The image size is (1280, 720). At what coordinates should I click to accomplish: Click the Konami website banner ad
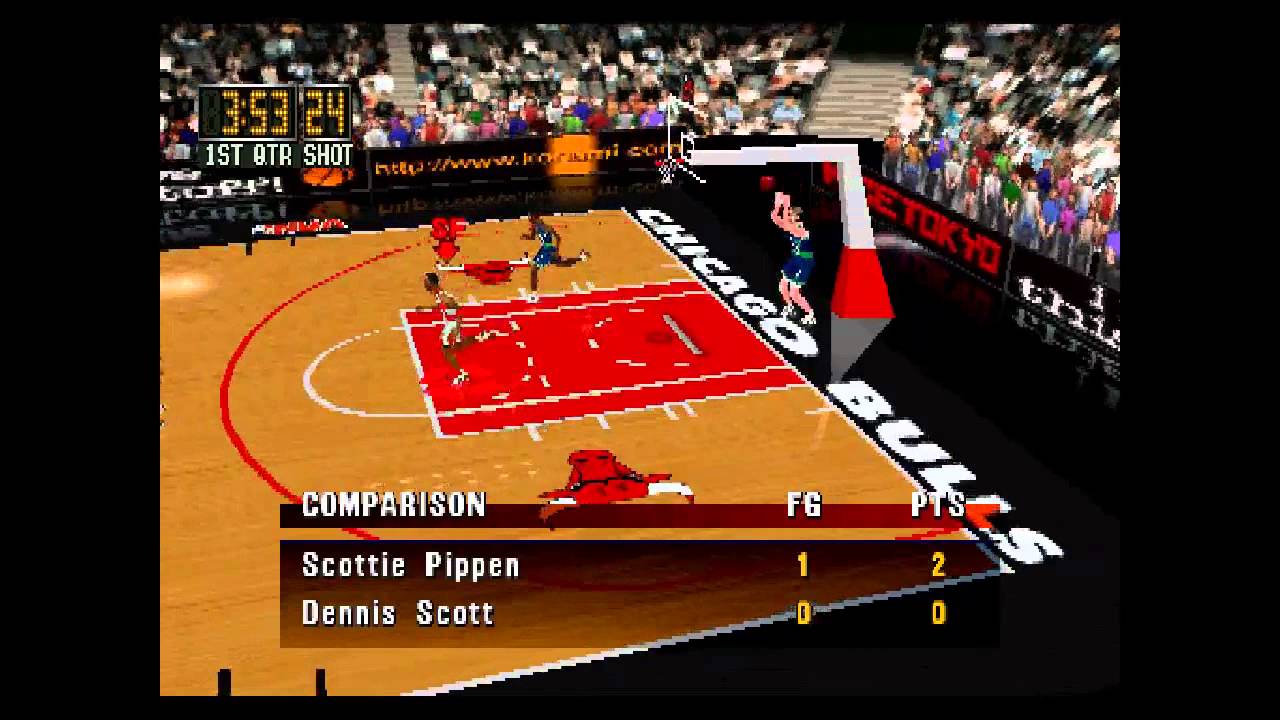coord(520,160)
